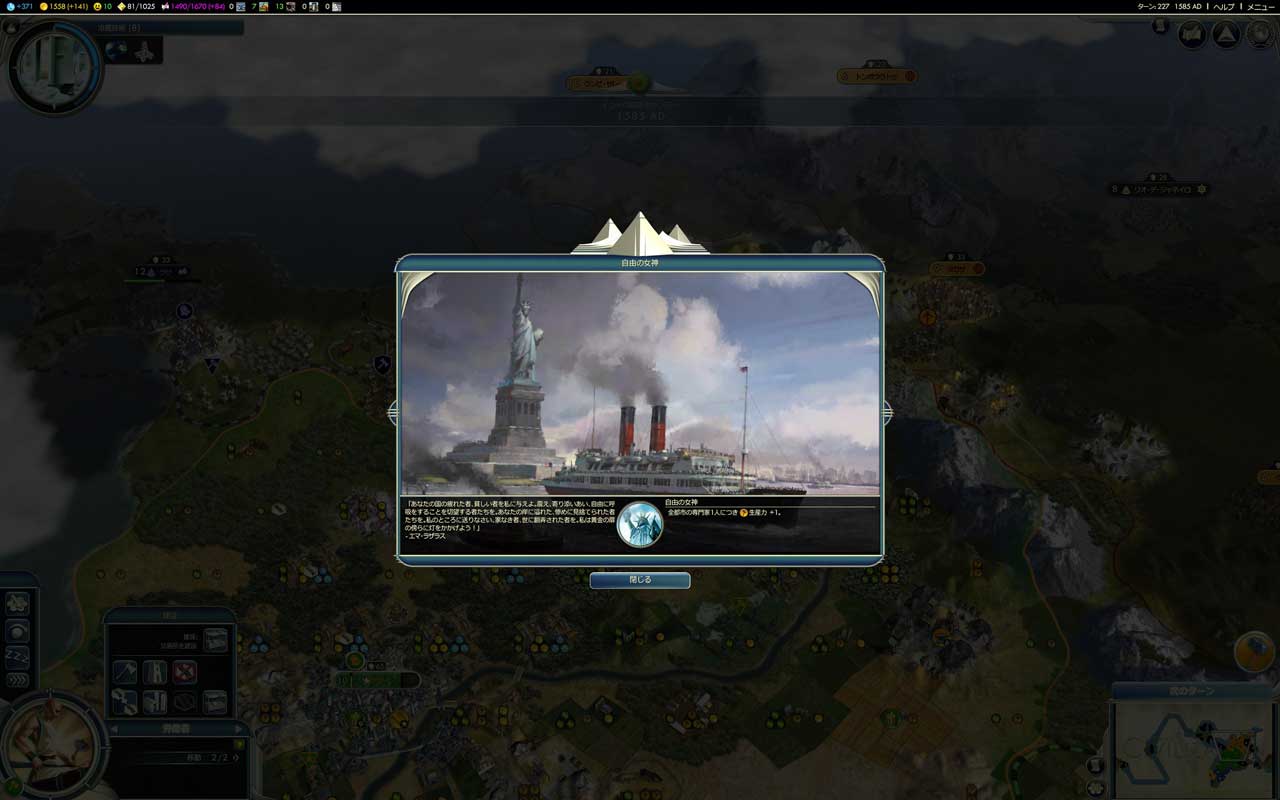Image resolution: width=1280 pixels, height=800 pixels.
Task: Click the orange globe notification icon
Action: click(x=1254, y=651)
